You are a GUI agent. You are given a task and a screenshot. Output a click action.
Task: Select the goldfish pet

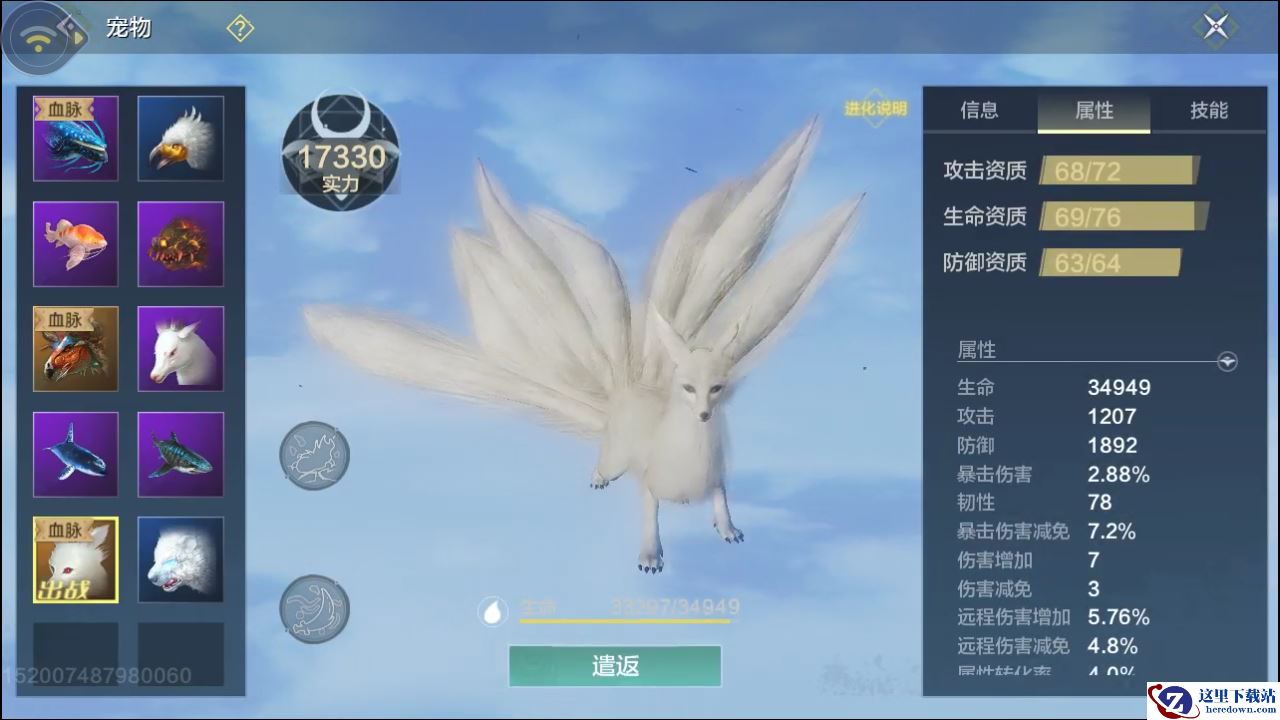(x=76, y=244)
